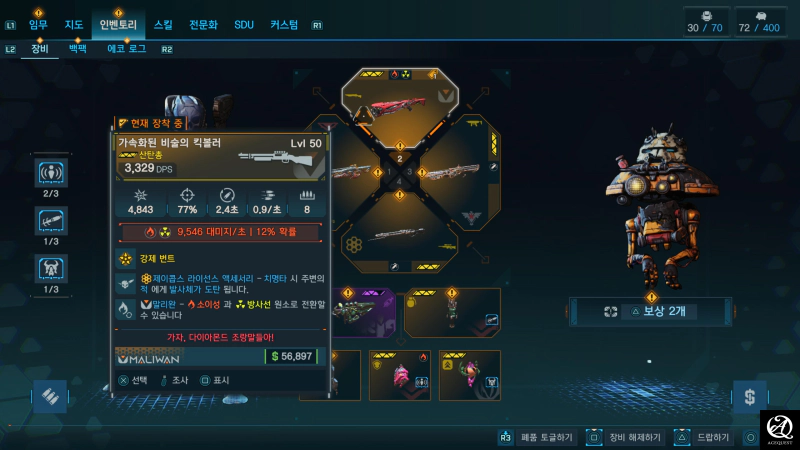This screenshot has width=800, height=450.
Task: Click the dollar sign currency button
Action: (749, 398)
